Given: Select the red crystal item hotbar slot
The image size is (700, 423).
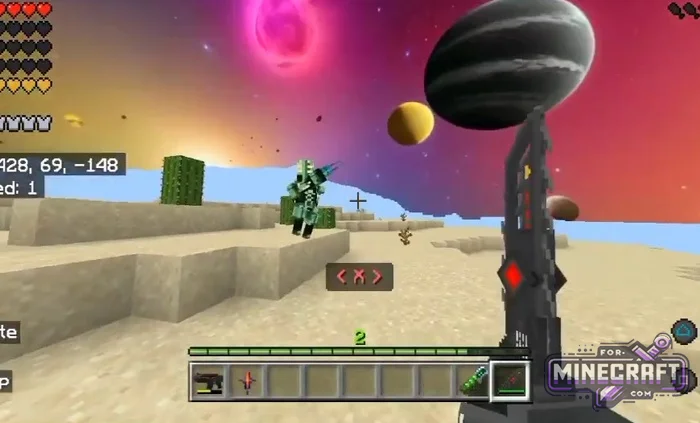Looking at the screenshot, I should tap(247, 381).
